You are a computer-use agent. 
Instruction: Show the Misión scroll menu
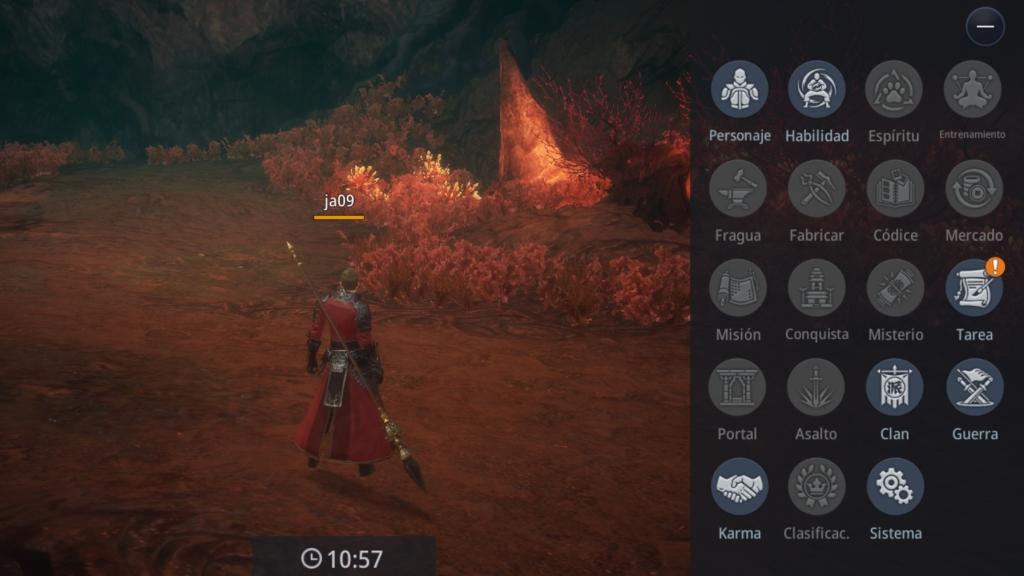pyautogui.click(x=738, y=288)
